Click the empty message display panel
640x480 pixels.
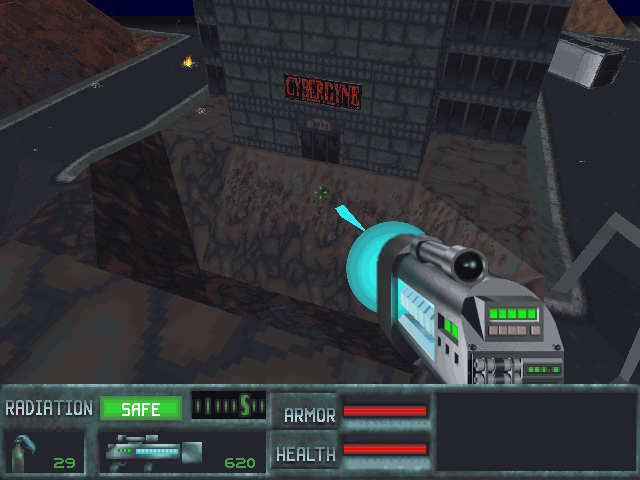click(534, 430)
